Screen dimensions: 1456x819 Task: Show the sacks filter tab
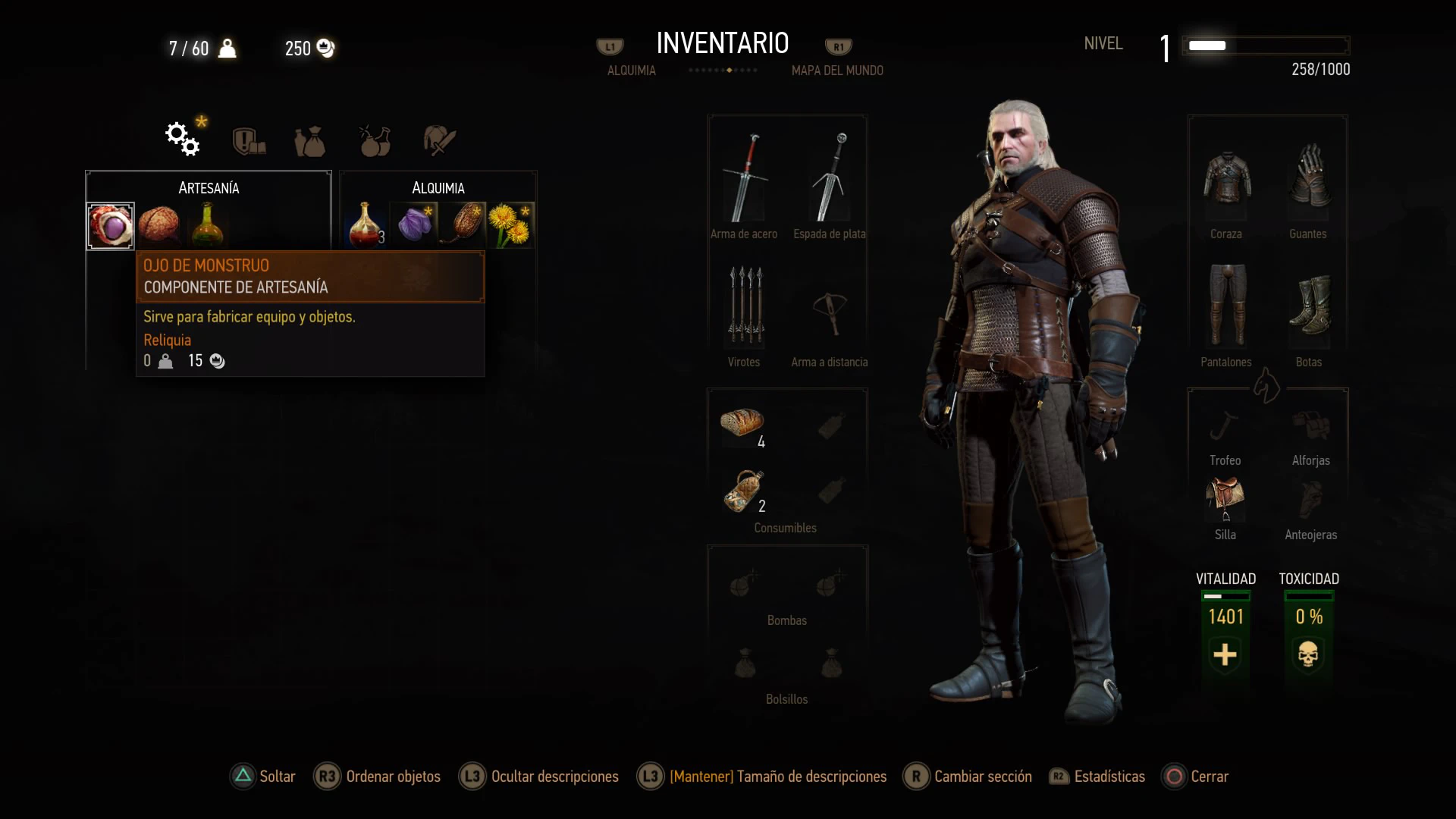(x=310, y=141)
